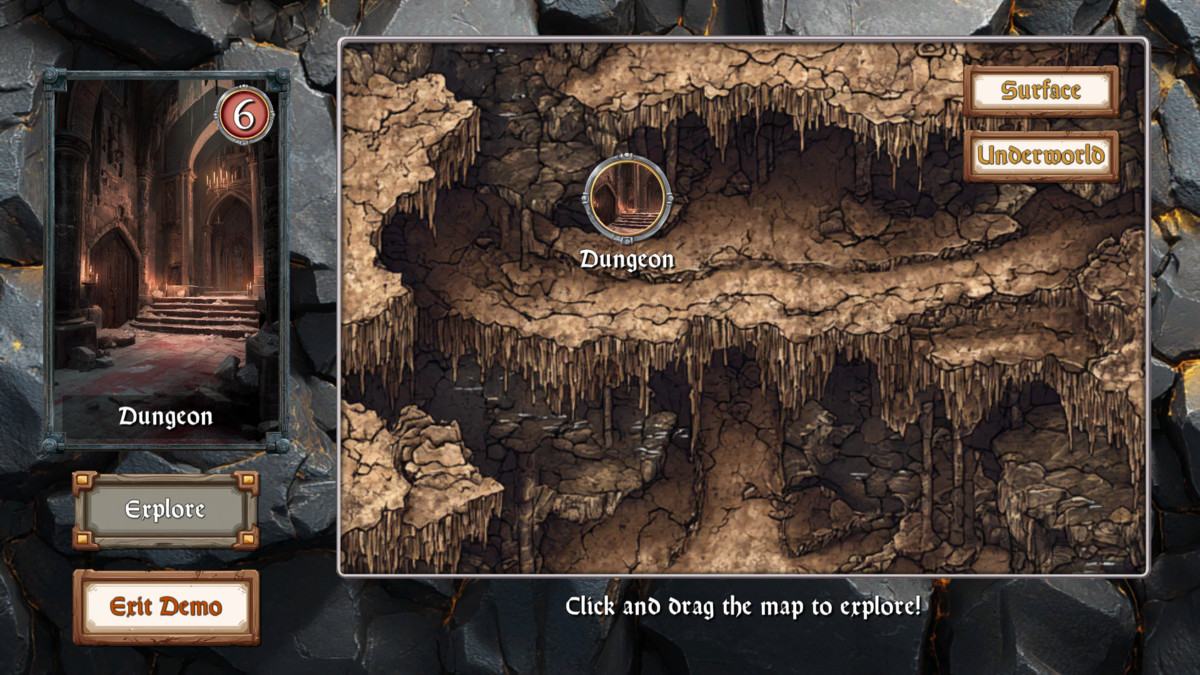Click the Explore button
The height and width of the screenshot is (675, 1200).
click(165, 510)
